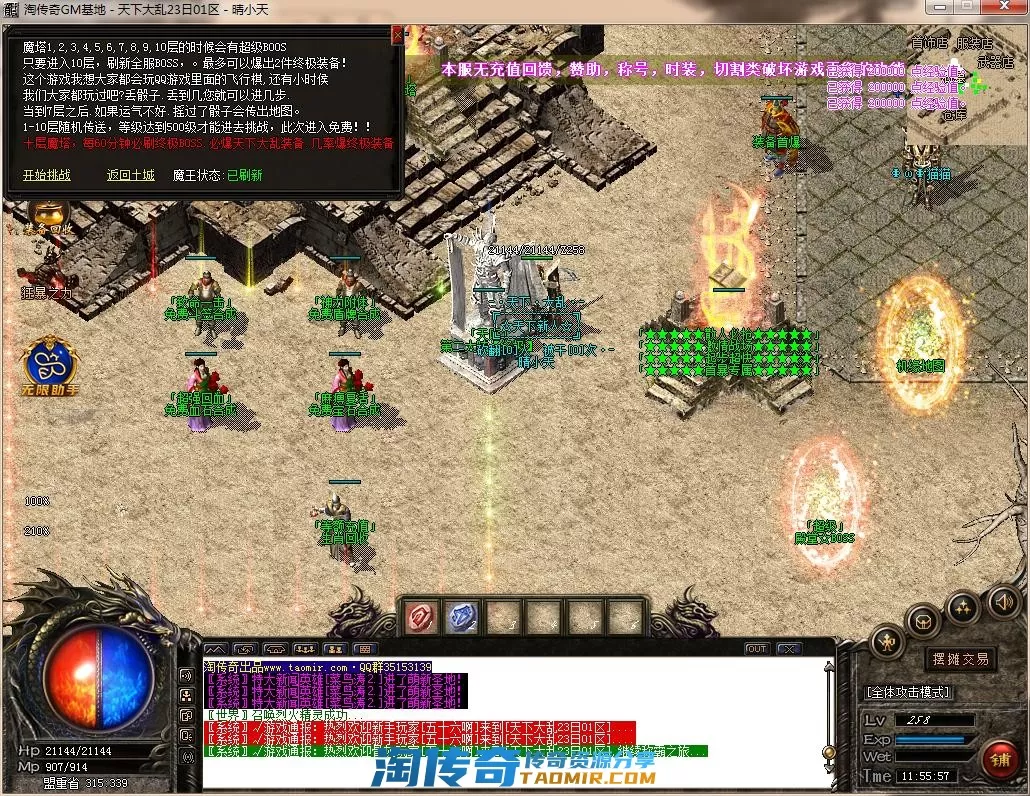Image resolution: width=1030 pixels, height=796 pixels.
Task: Open the 摆摊交易 stall trading button
Action: pyautogui.click(x=960, y=659)
